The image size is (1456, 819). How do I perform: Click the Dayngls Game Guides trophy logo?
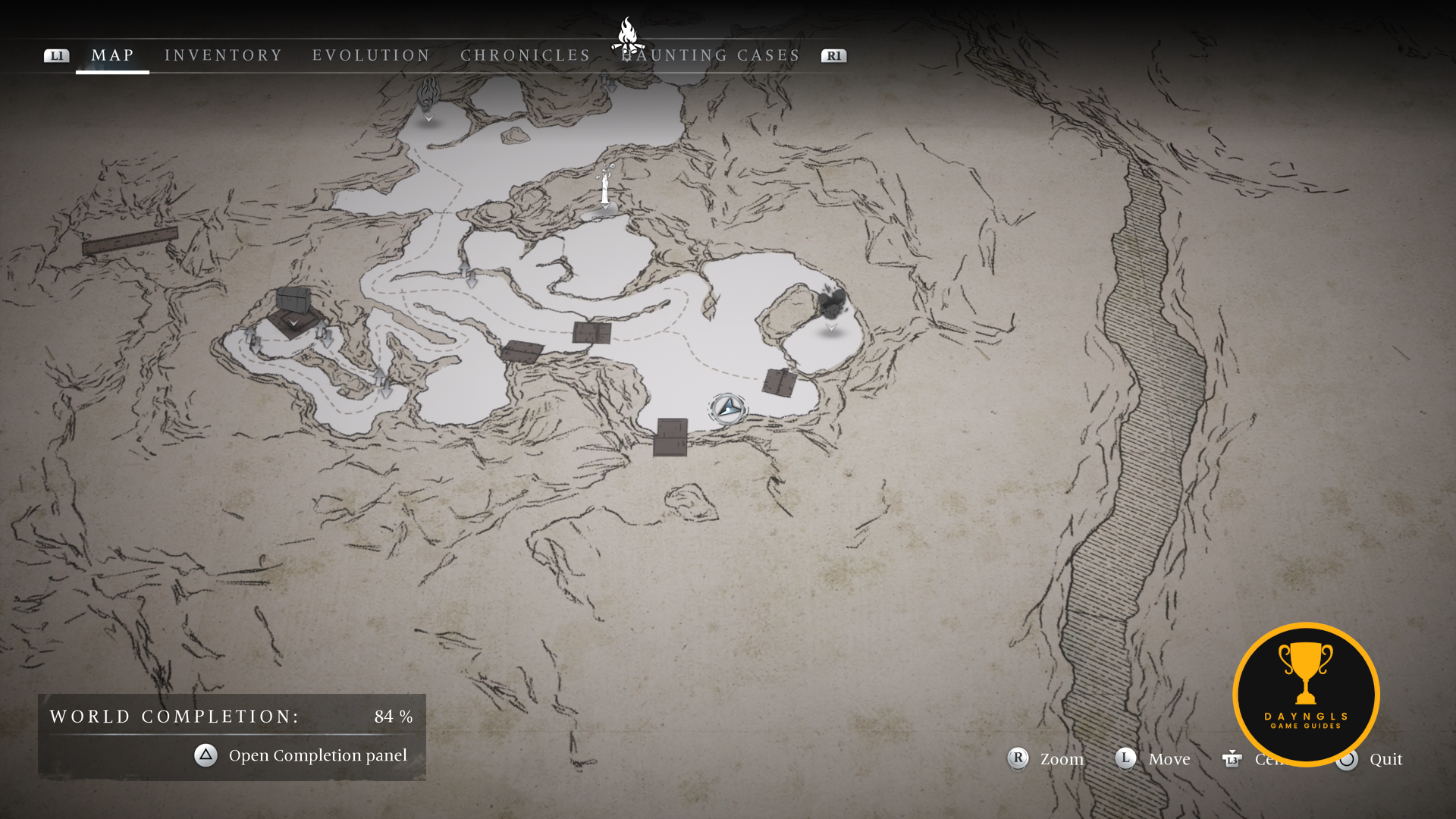pyautogui.click(x=1306, y=694)
